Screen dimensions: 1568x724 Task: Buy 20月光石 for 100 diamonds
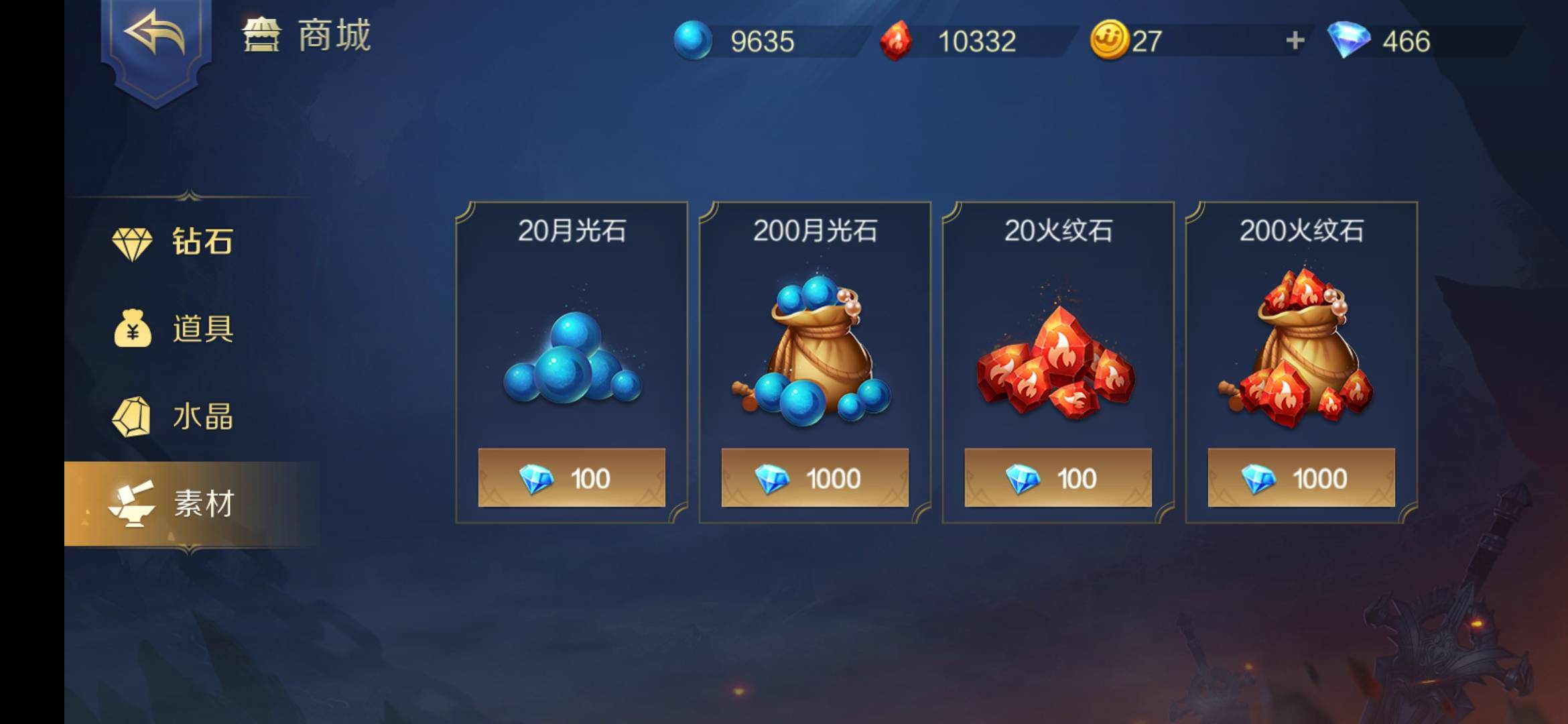[x=572, y=477]
